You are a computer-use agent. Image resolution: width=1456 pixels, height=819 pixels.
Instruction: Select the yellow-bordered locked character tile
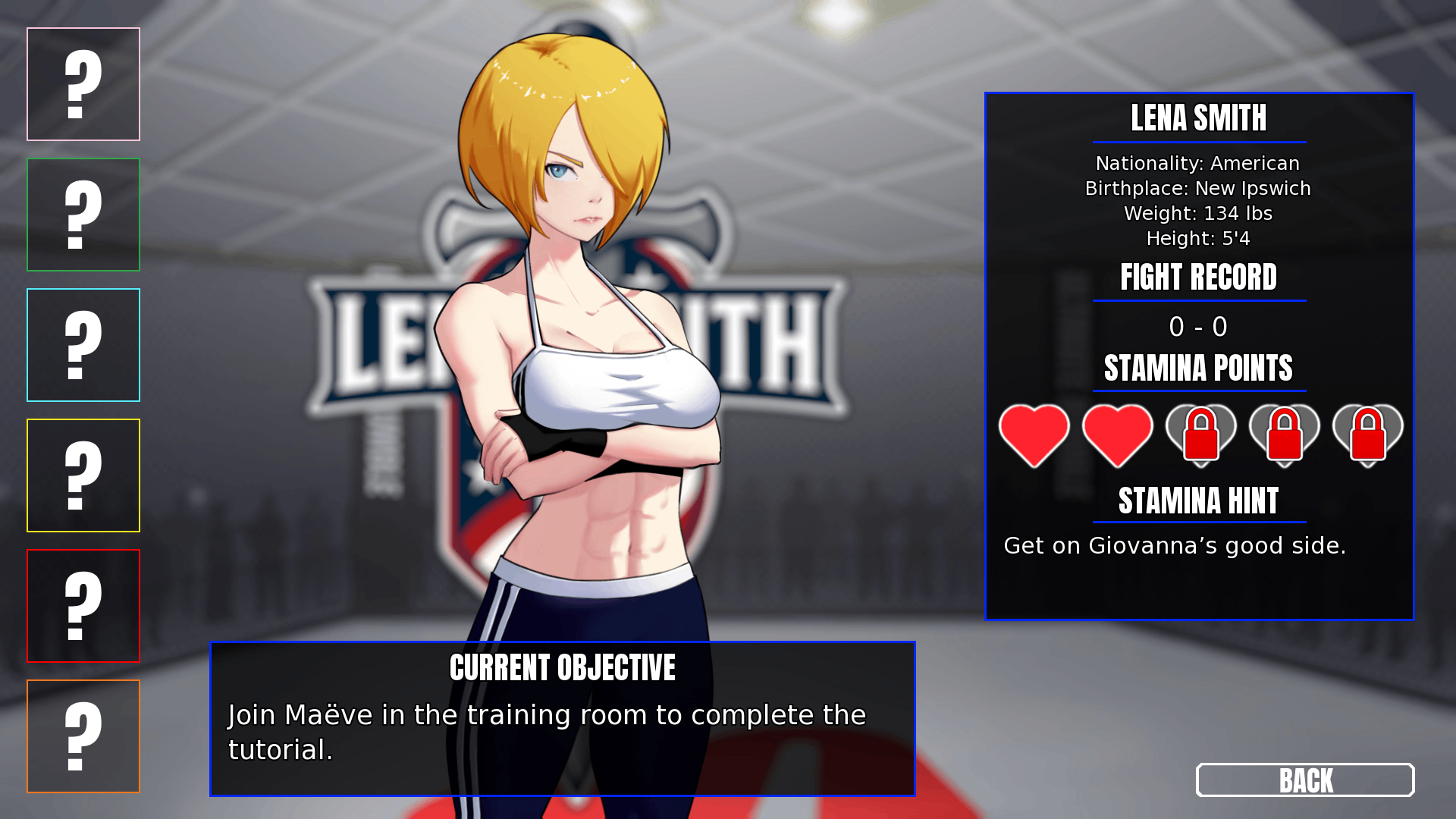[83, 475]
